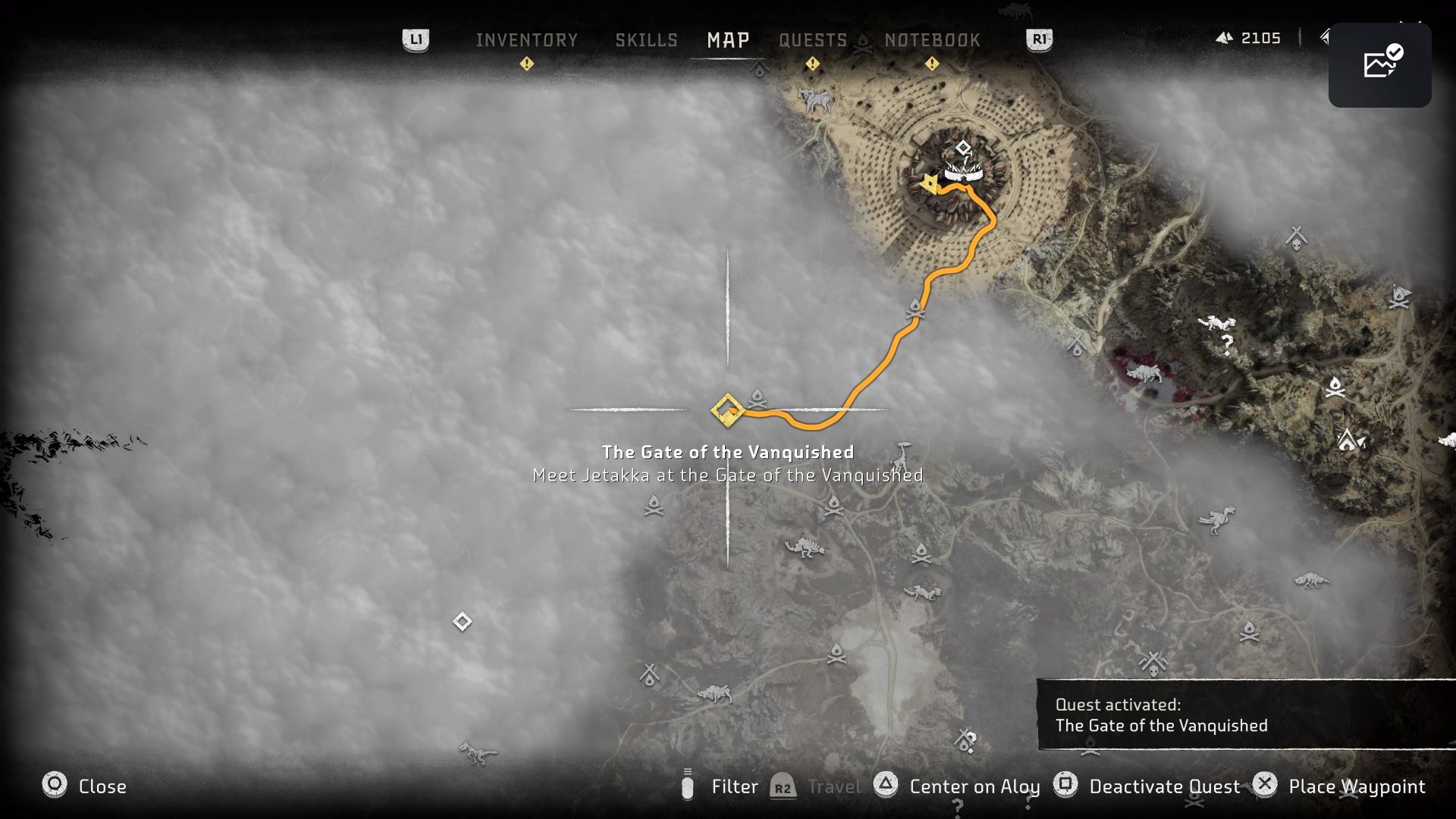Image resolution: width=1456 pixels, height=819 pixels.
Task: Select the settlement headdress icon at Scalding Spear
Action: click(x=963, y=171)
